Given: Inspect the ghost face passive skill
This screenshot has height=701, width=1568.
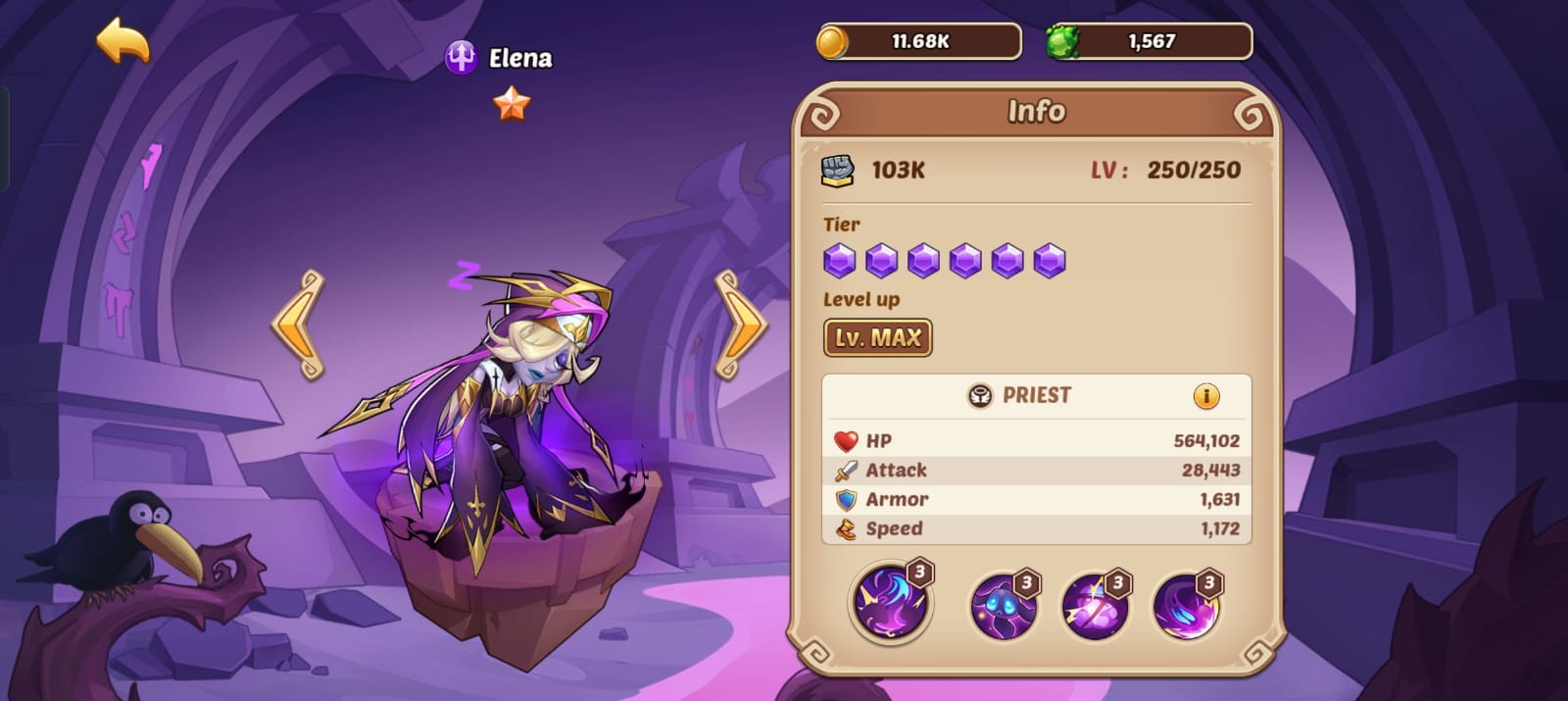Looking at the screenshot, I should coord(1003,605).
